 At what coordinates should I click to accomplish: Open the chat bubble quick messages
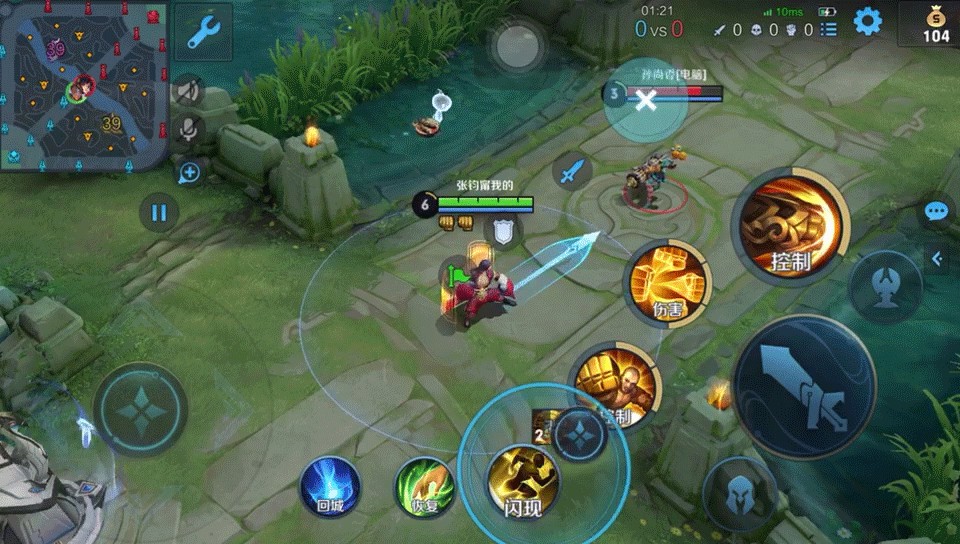(936, 212)
